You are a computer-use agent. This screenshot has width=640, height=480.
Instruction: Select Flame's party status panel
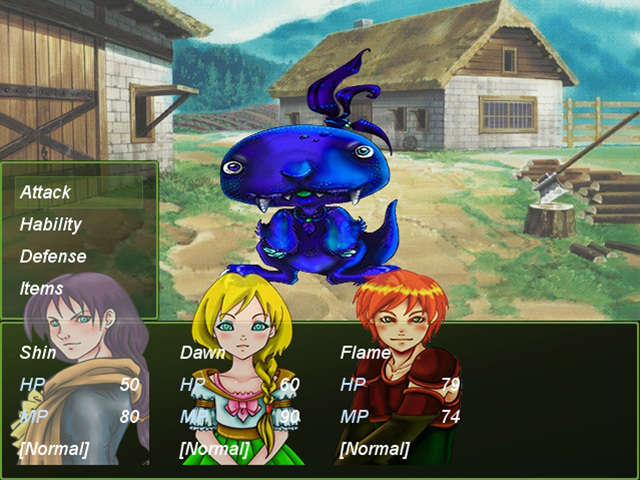click(x=400, y=400)
